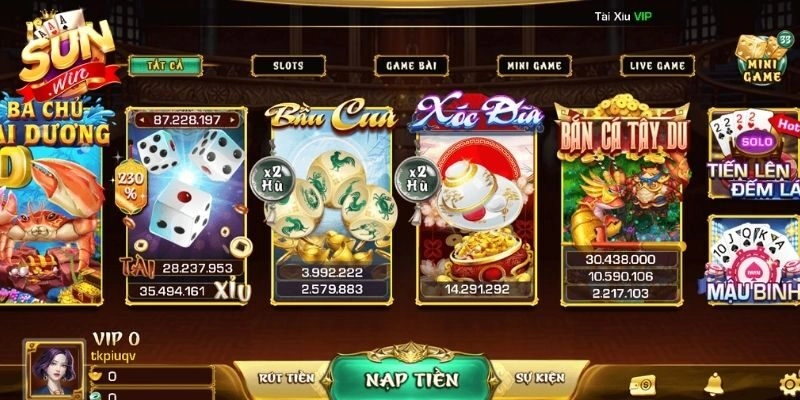The width and height of the screenshot is (800, 400).
Task: Choose the Xóc Đĩa game tile
Action: tap(479, 203)
